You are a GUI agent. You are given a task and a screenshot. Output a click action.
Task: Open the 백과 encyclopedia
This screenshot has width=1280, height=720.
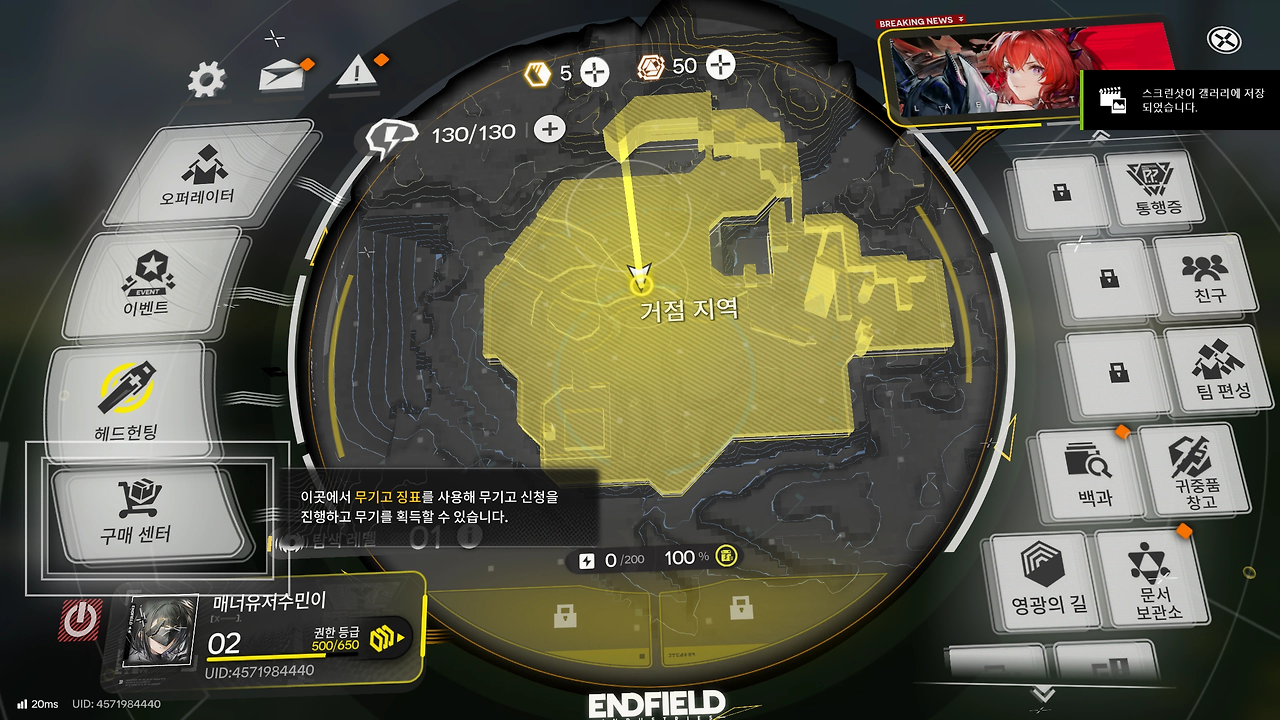point(1088,472)
